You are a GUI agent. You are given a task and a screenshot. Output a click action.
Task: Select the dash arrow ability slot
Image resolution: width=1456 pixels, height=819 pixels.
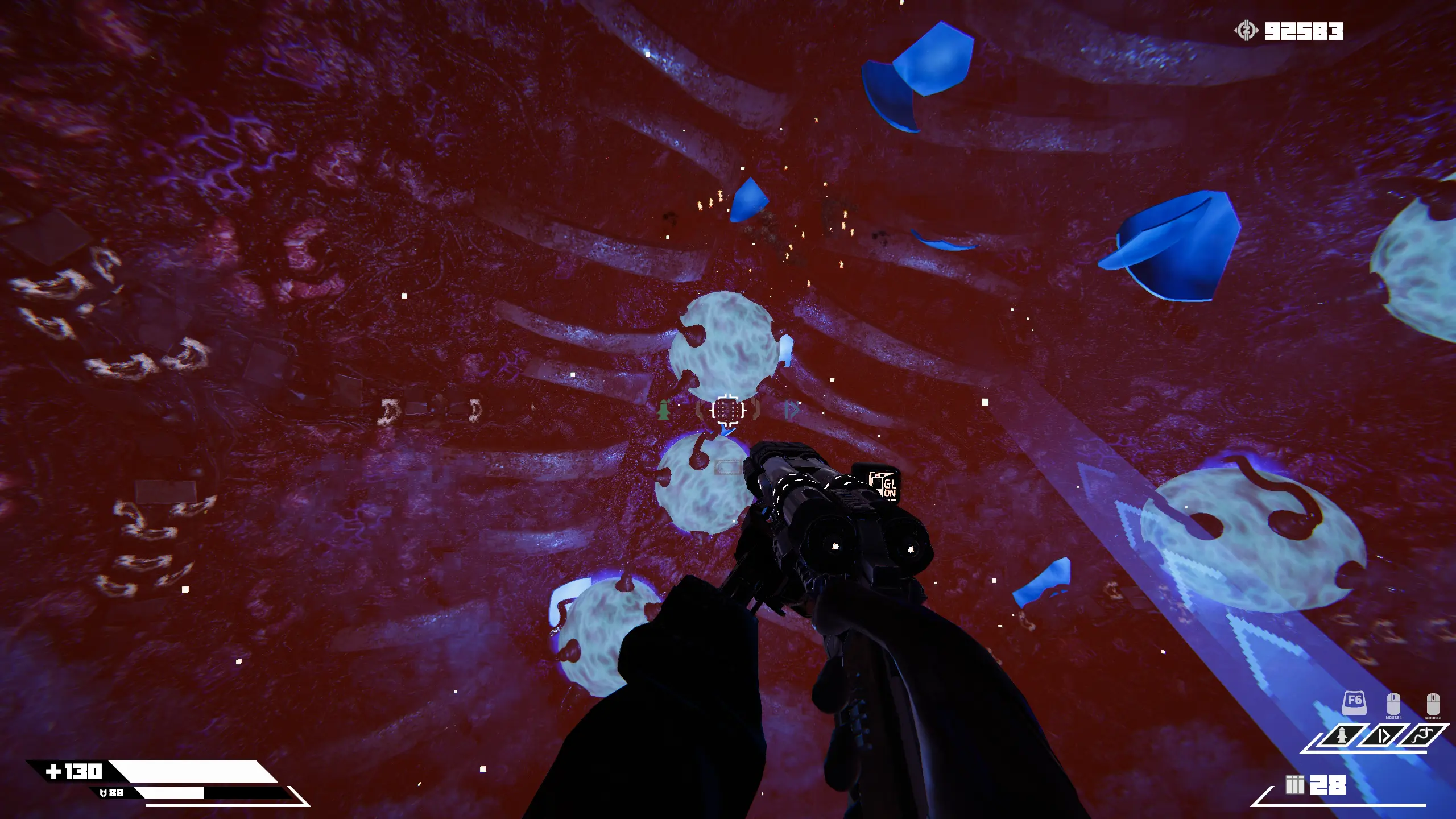[1383, 737]
